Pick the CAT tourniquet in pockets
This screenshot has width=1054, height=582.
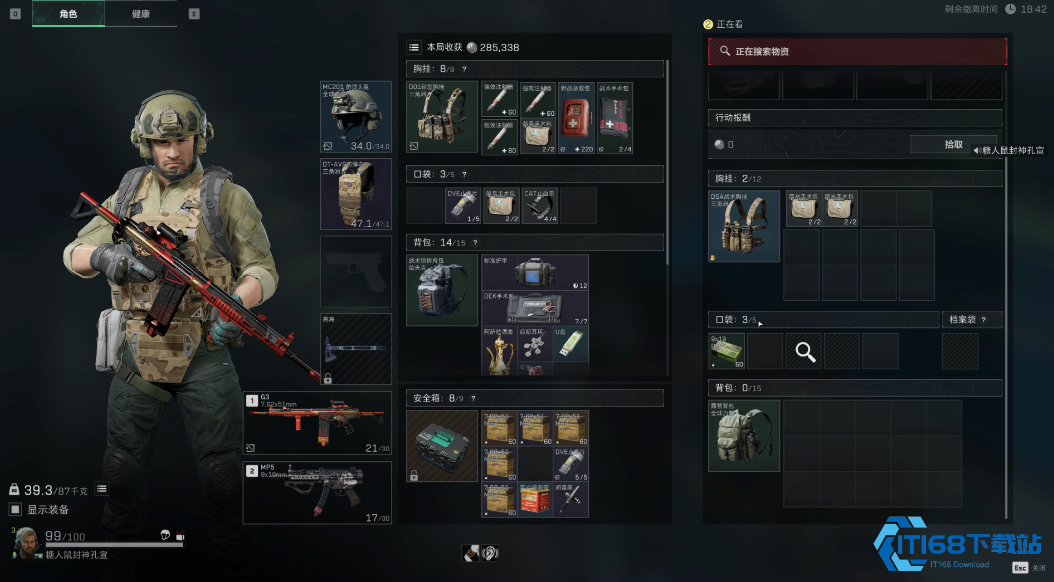[x=542, y=205]
